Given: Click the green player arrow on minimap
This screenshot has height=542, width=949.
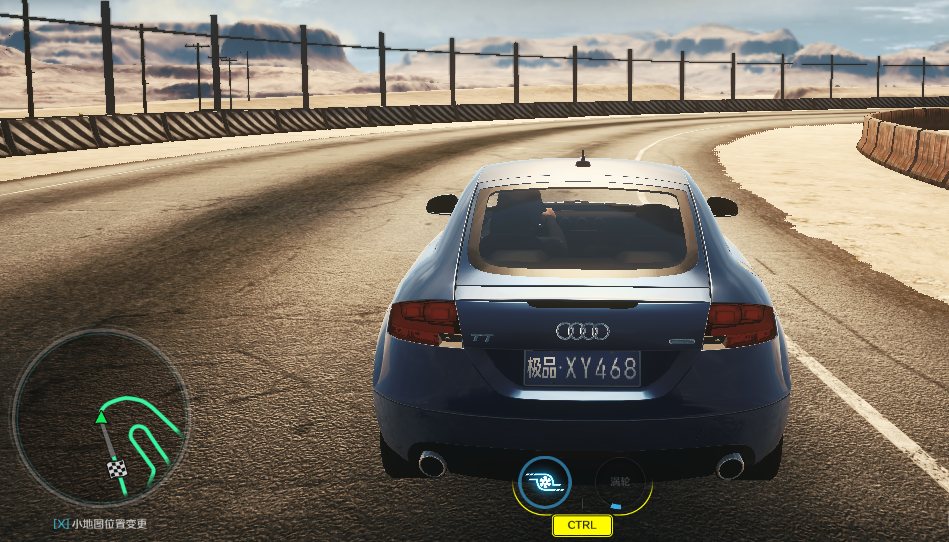Looking at the screenshot, I should (x=101, y=416).
